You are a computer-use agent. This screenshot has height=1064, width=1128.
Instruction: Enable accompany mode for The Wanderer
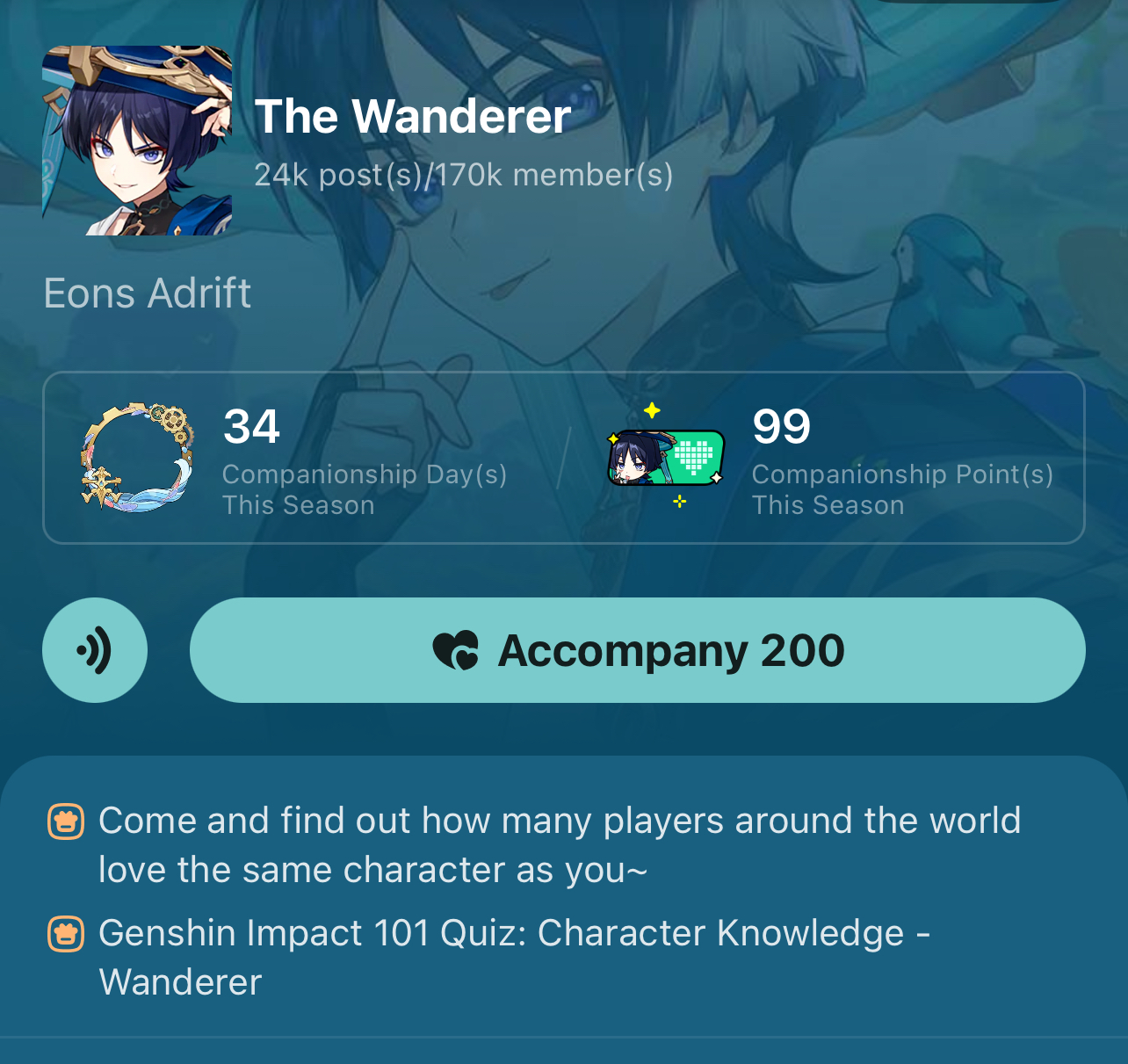(637, 650)
